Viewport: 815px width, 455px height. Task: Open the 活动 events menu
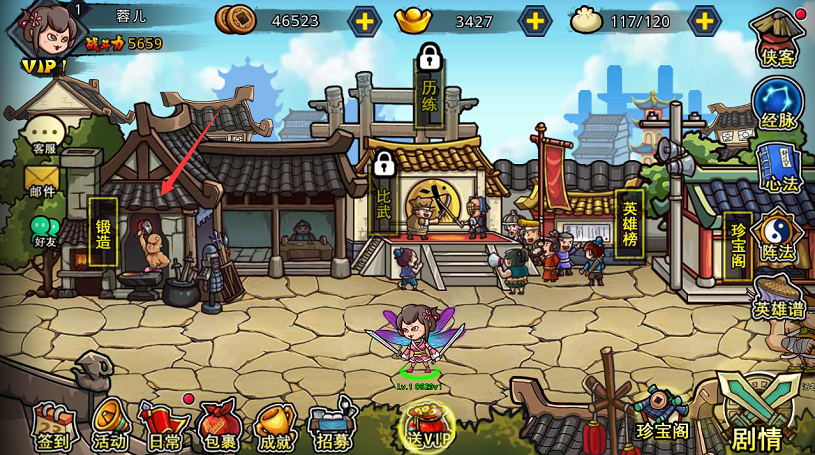click(110, 424)
